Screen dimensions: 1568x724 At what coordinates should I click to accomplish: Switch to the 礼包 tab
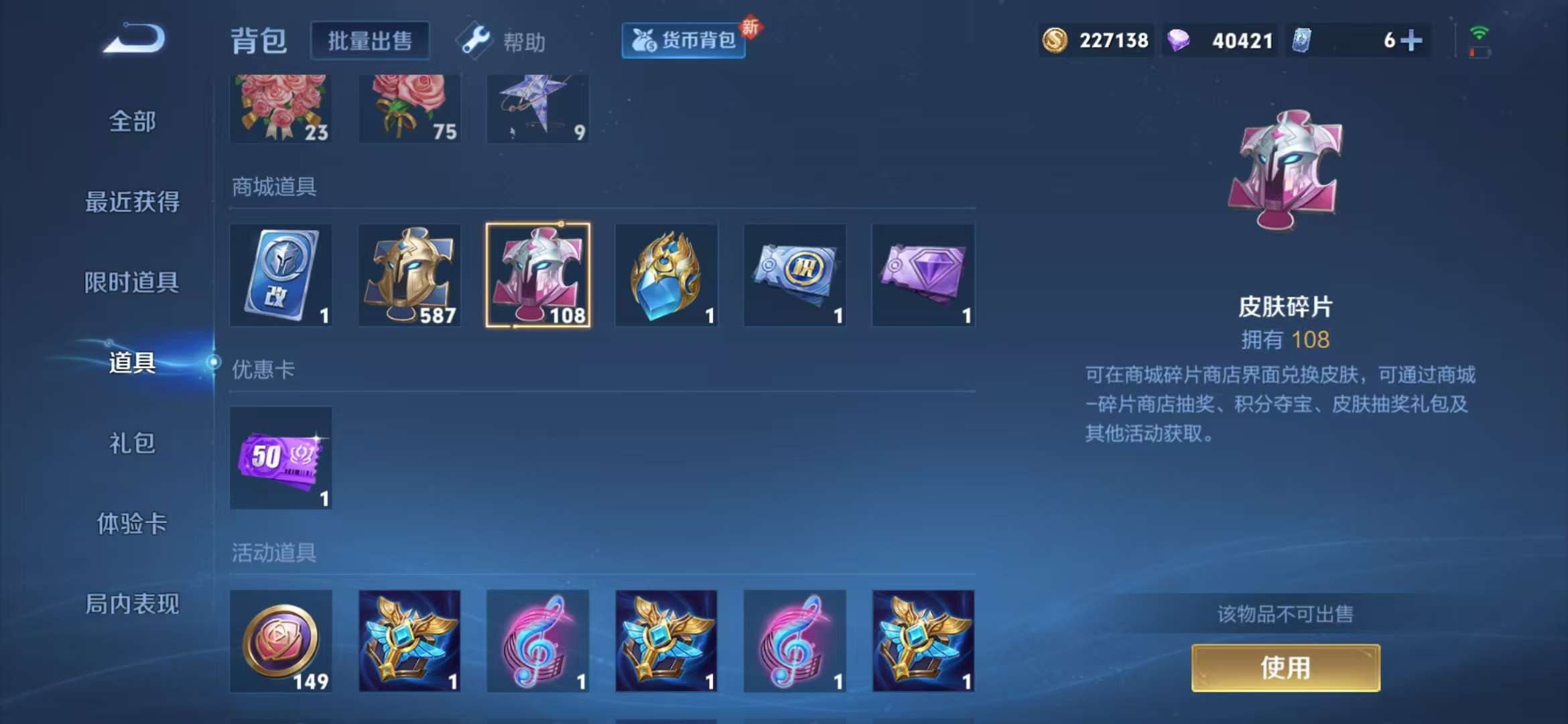coord(131,444)
